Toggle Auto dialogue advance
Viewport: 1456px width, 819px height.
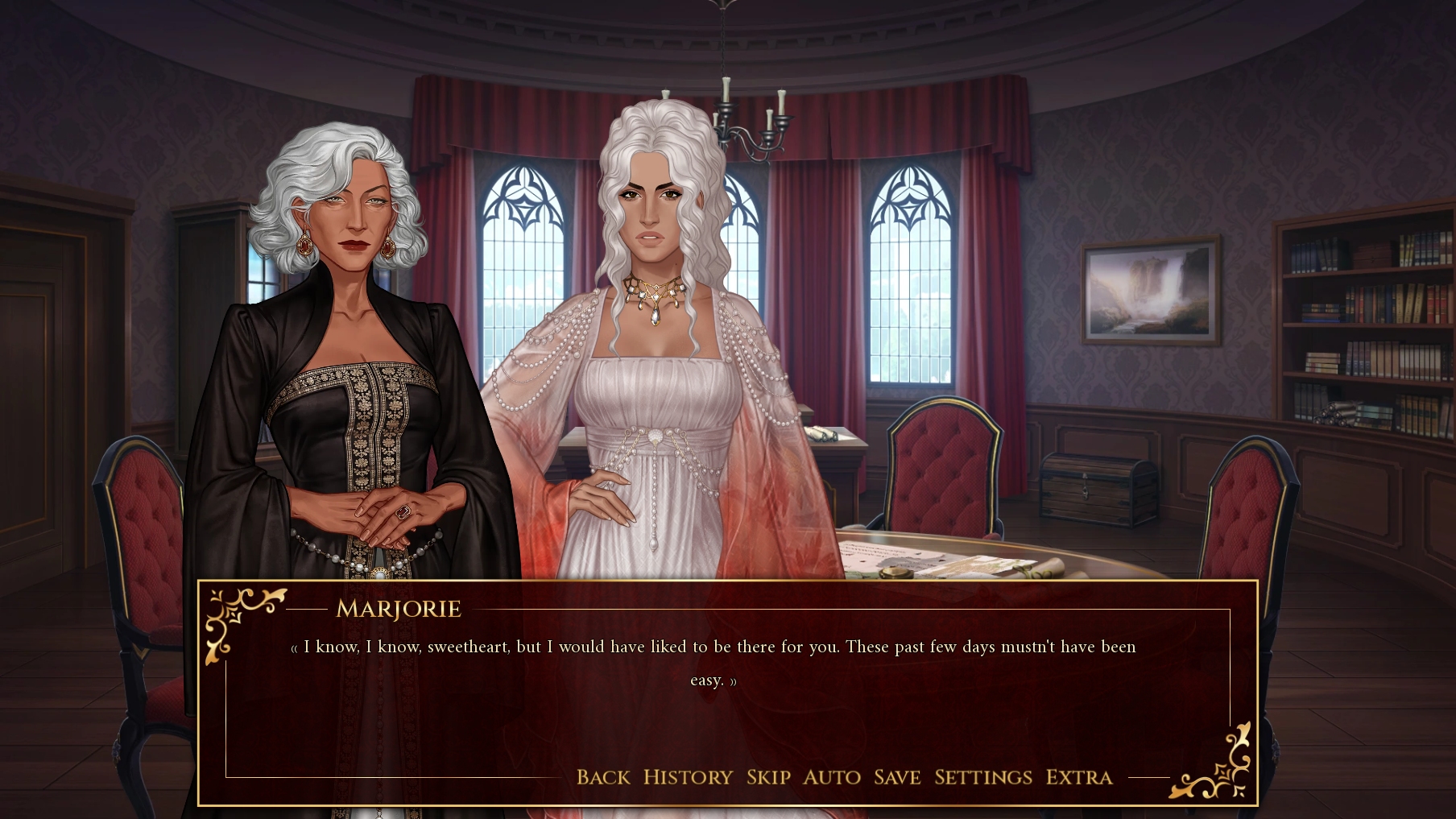coord(832,777)
